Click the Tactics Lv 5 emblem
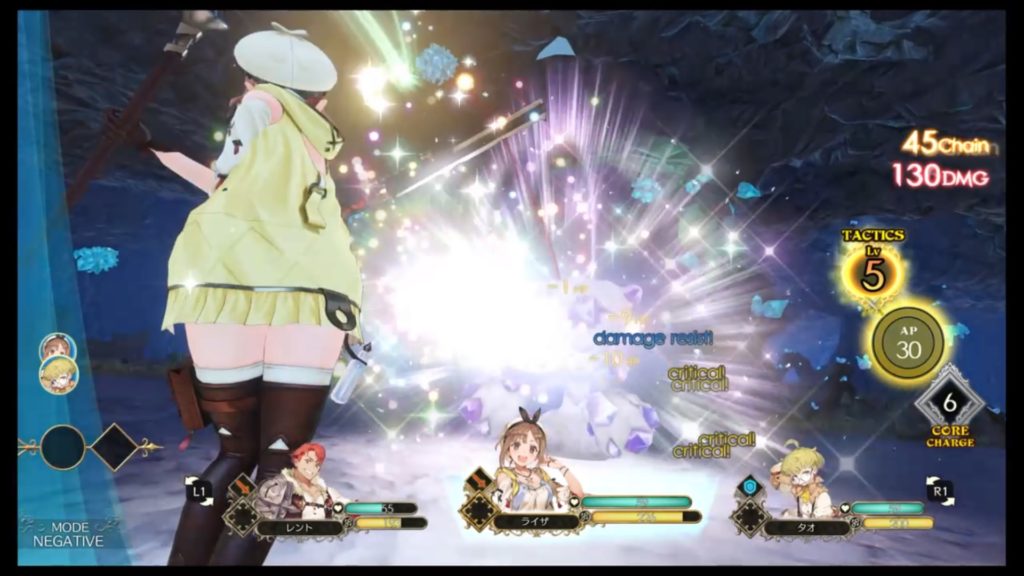Image resolution: width=1024 pixels, height=576 pixels. tap(873, 269)
